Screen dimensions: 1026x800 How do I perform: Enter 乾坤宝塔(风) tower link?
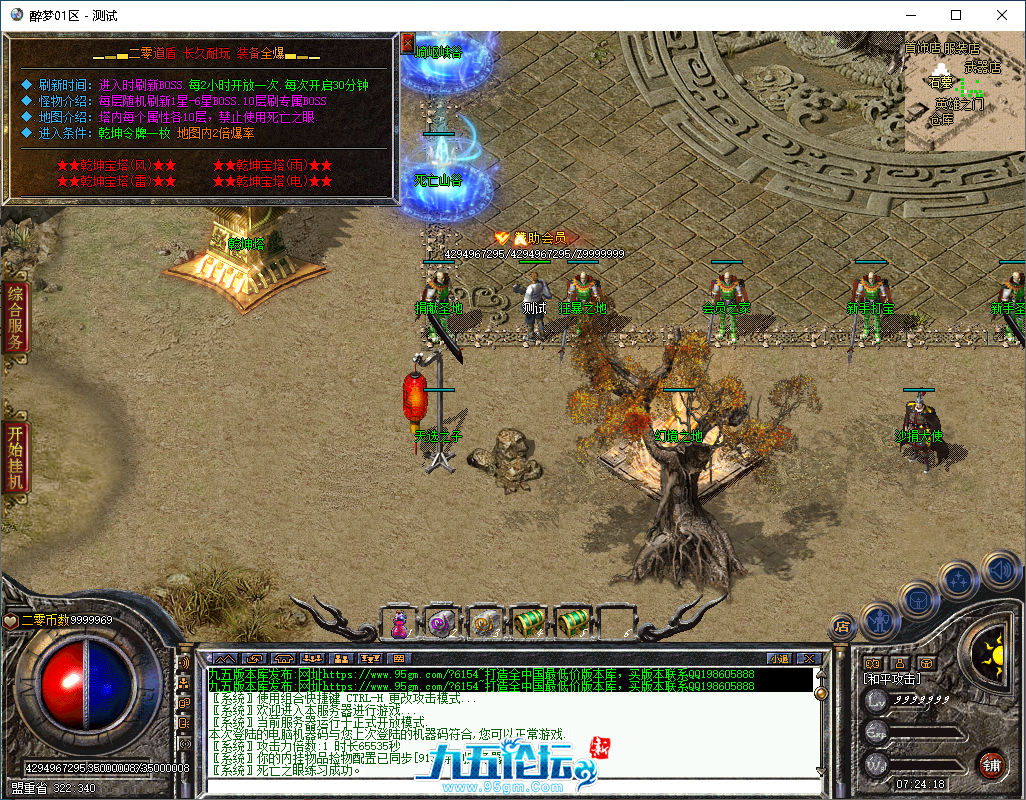(x=116, y=165)
